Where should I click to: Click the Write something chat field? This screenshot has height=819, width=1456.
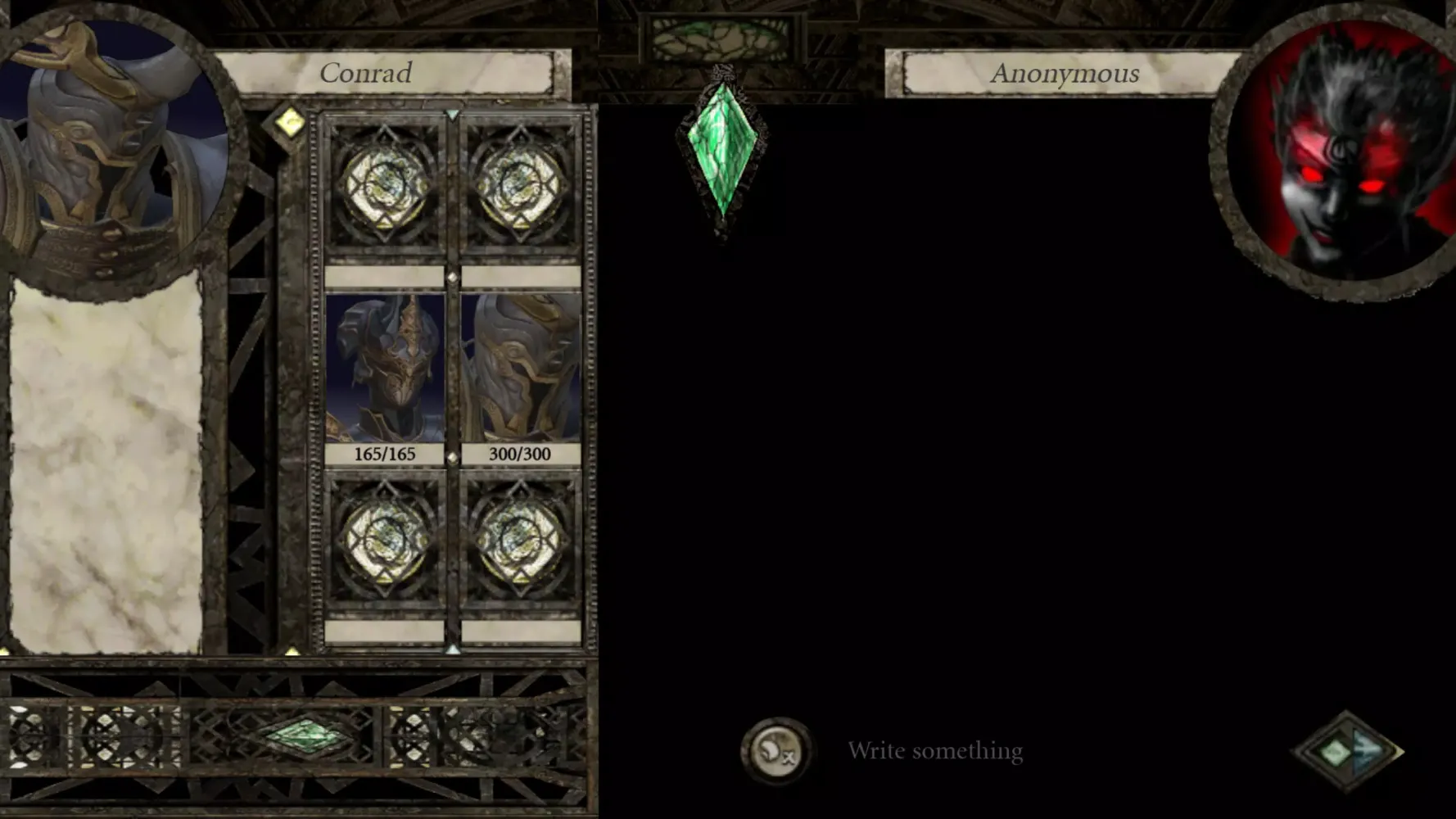tap(935, 751)
